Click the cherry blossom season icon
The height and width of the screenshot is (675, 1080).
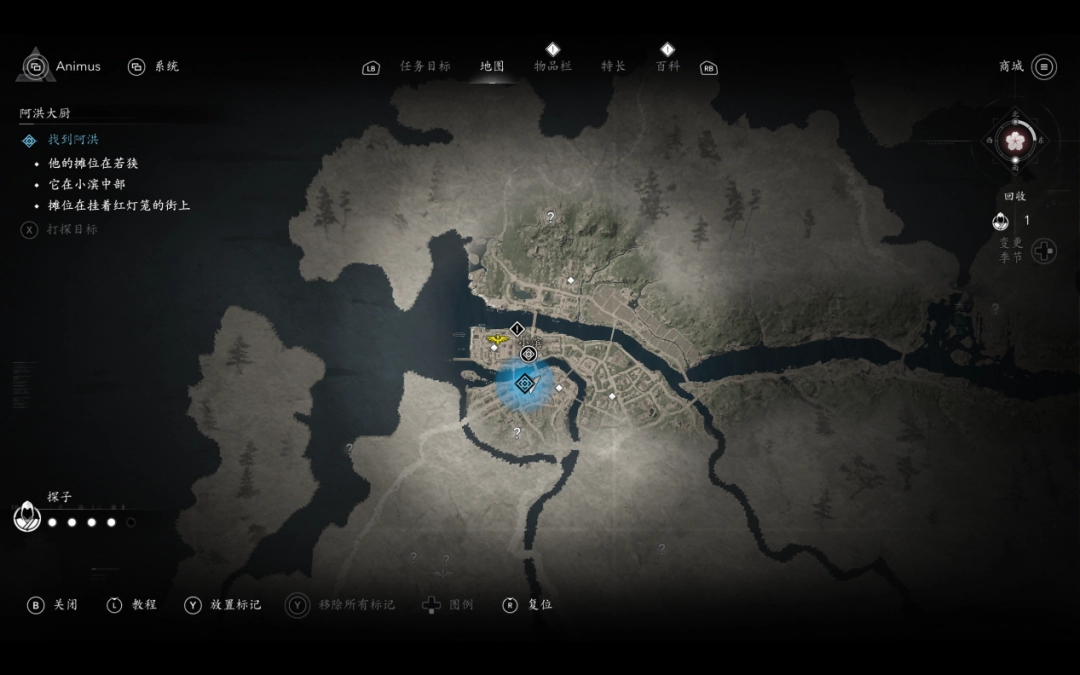[x=1015, y=142]
